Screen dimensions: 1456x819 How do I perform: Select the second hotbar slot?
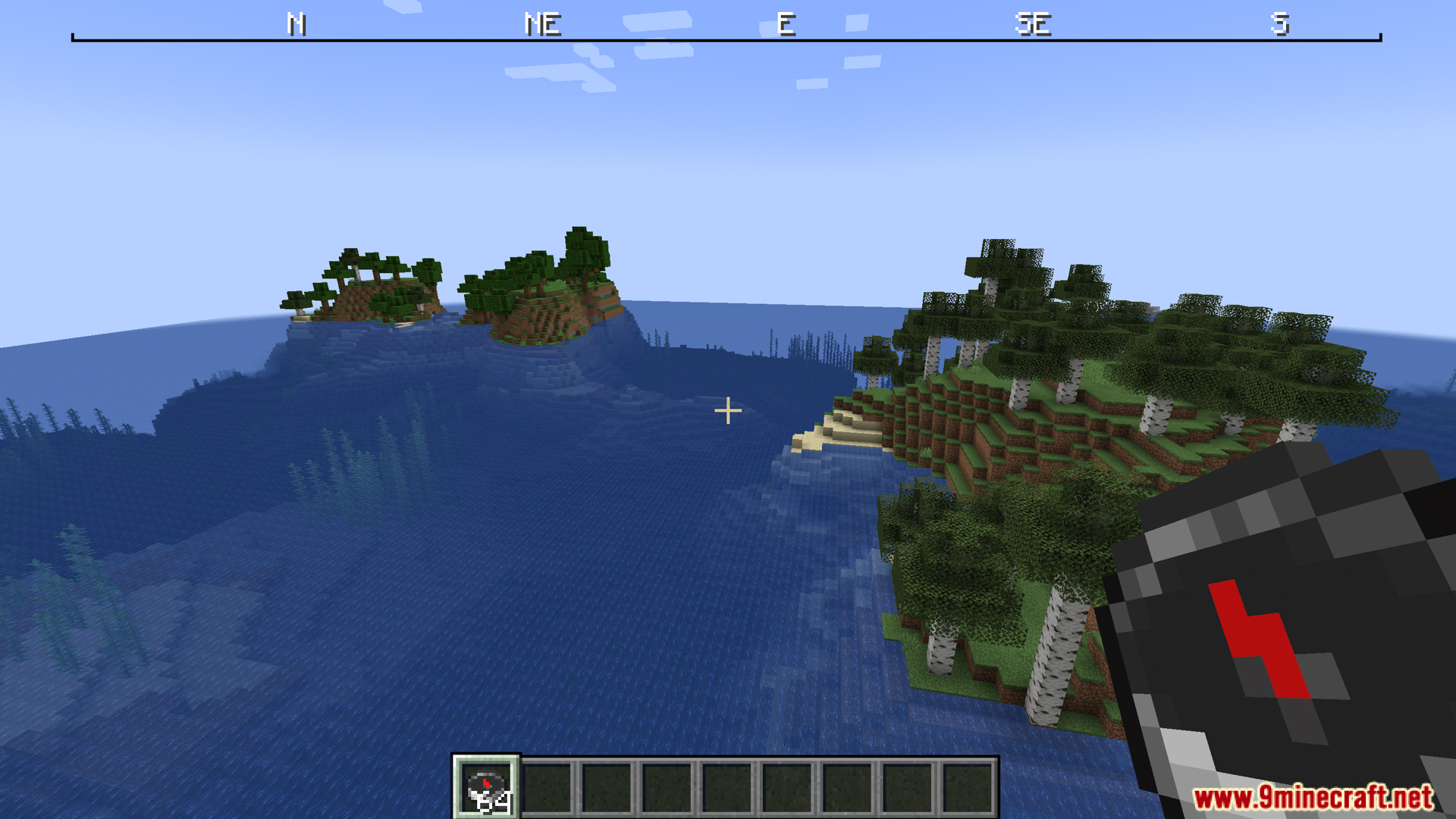[x=545, y=789]
